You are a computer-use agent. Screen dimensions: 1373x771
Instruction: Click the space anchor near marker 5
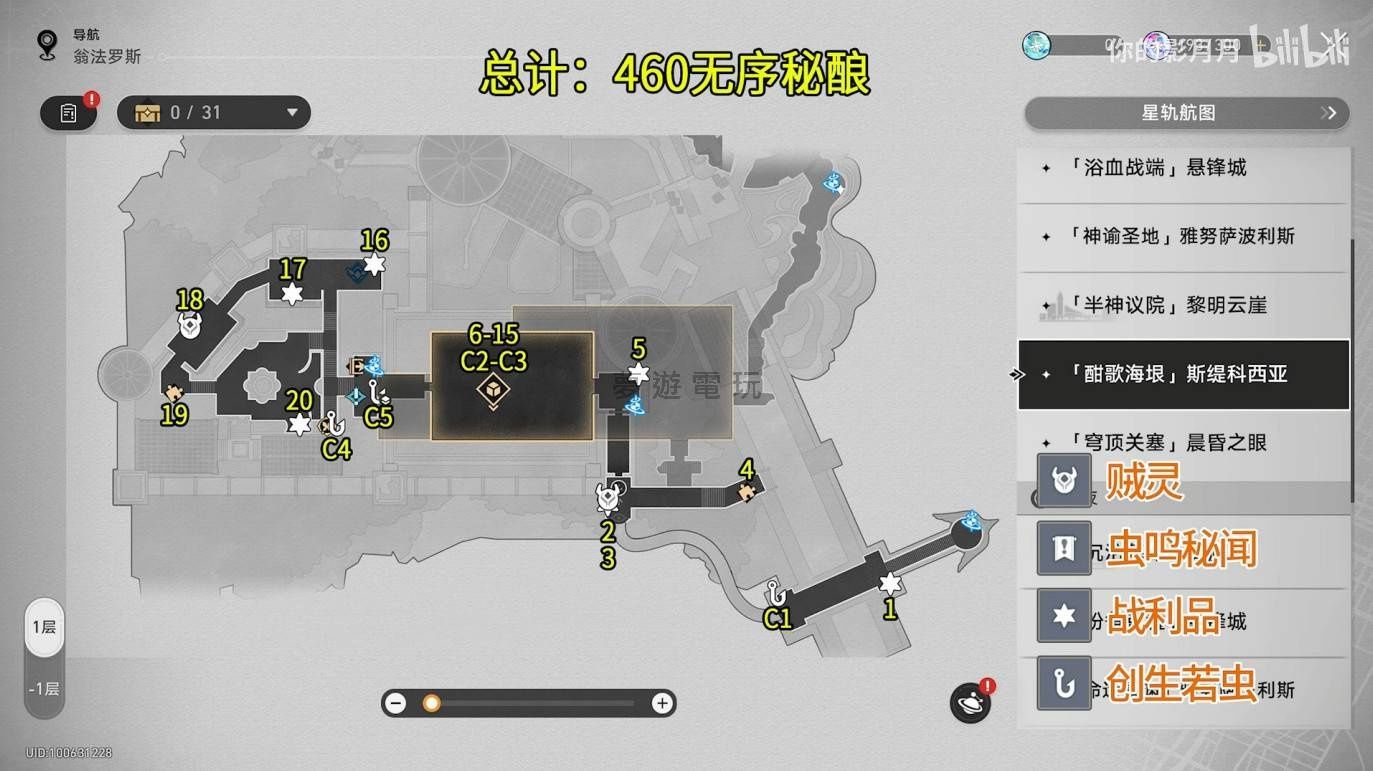click(x=634, y=406)
